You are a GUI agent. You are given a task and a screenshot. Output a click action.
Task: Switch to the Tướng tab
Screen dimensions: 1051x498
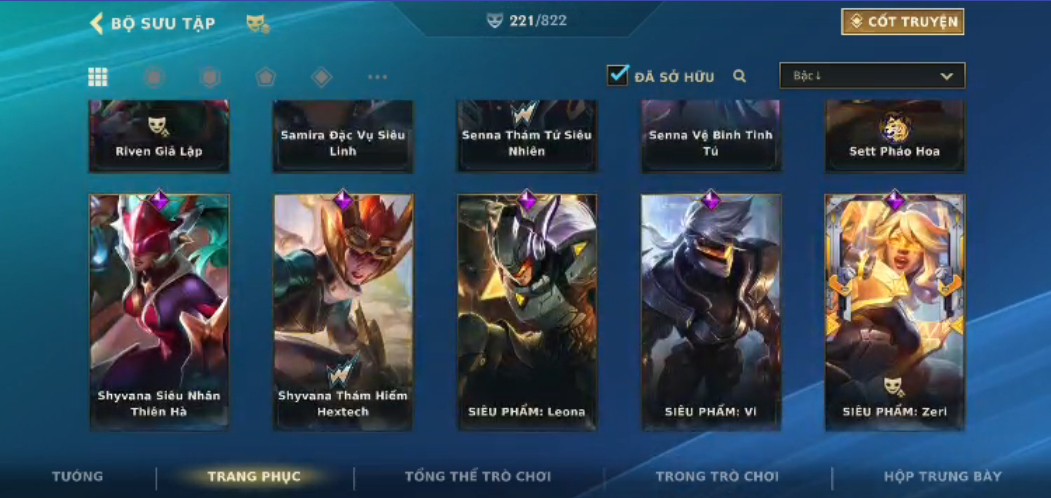point(77,477)
